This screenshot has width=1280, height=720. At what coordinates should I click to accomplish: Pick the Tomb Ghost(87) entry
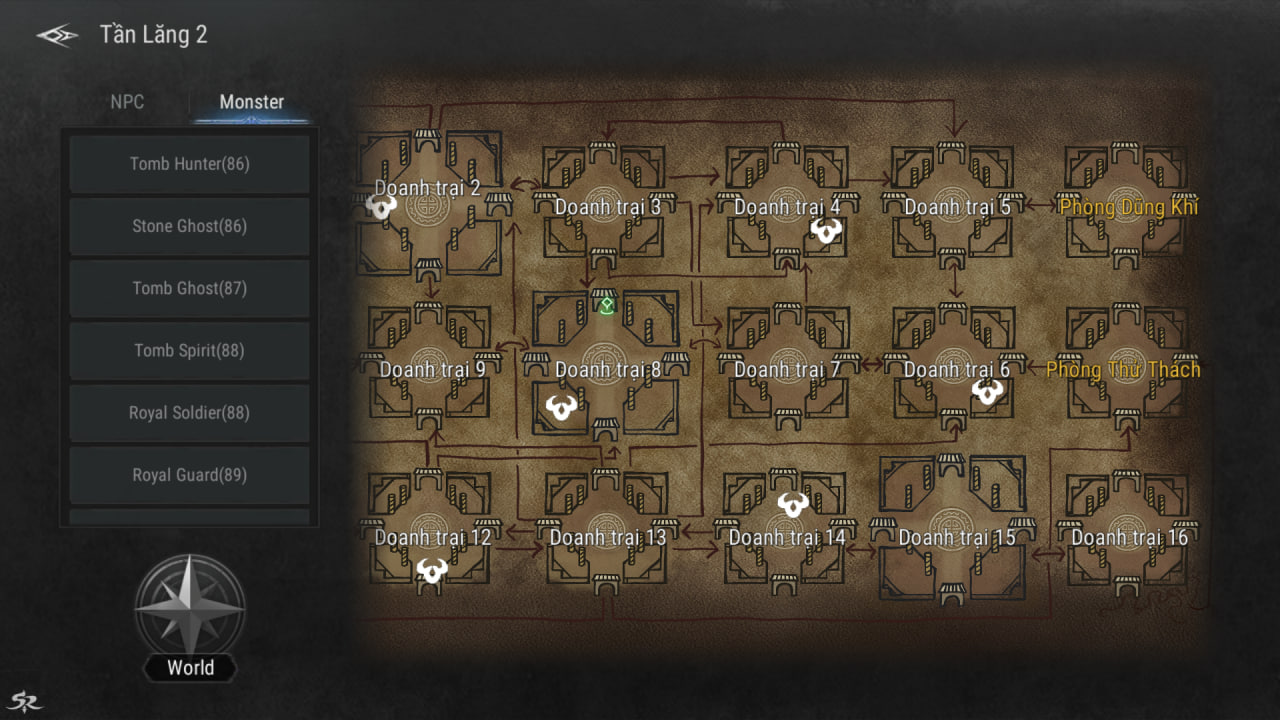pos(189,288)
